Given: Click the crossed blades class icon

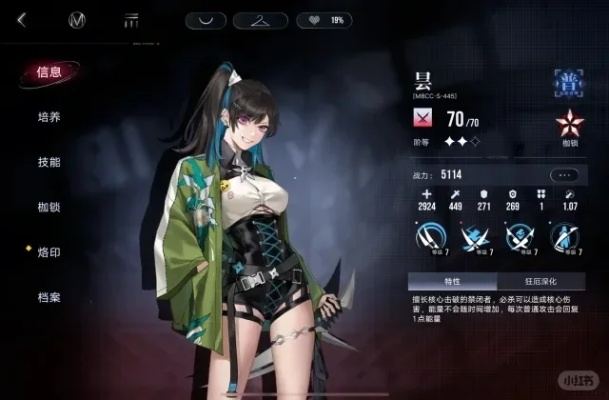Looking at the screenshot, I should [424, 119].
